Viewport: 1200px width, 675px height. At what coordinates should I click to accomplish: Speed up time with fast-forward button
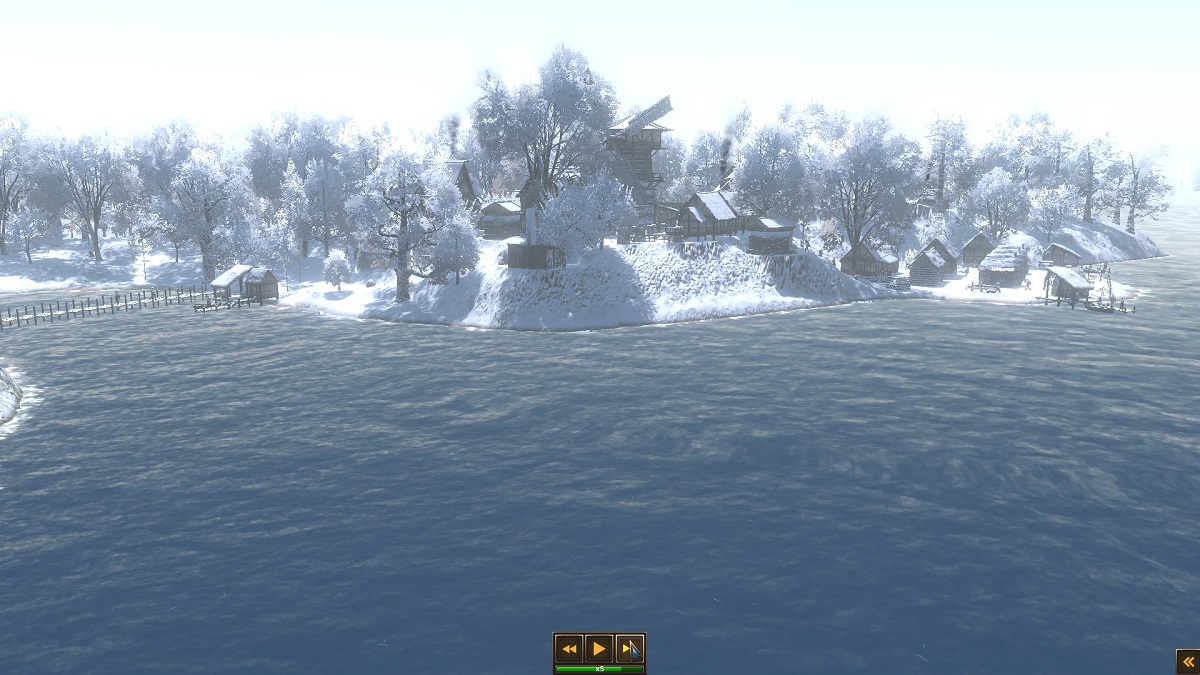click(x=629, y=648)
